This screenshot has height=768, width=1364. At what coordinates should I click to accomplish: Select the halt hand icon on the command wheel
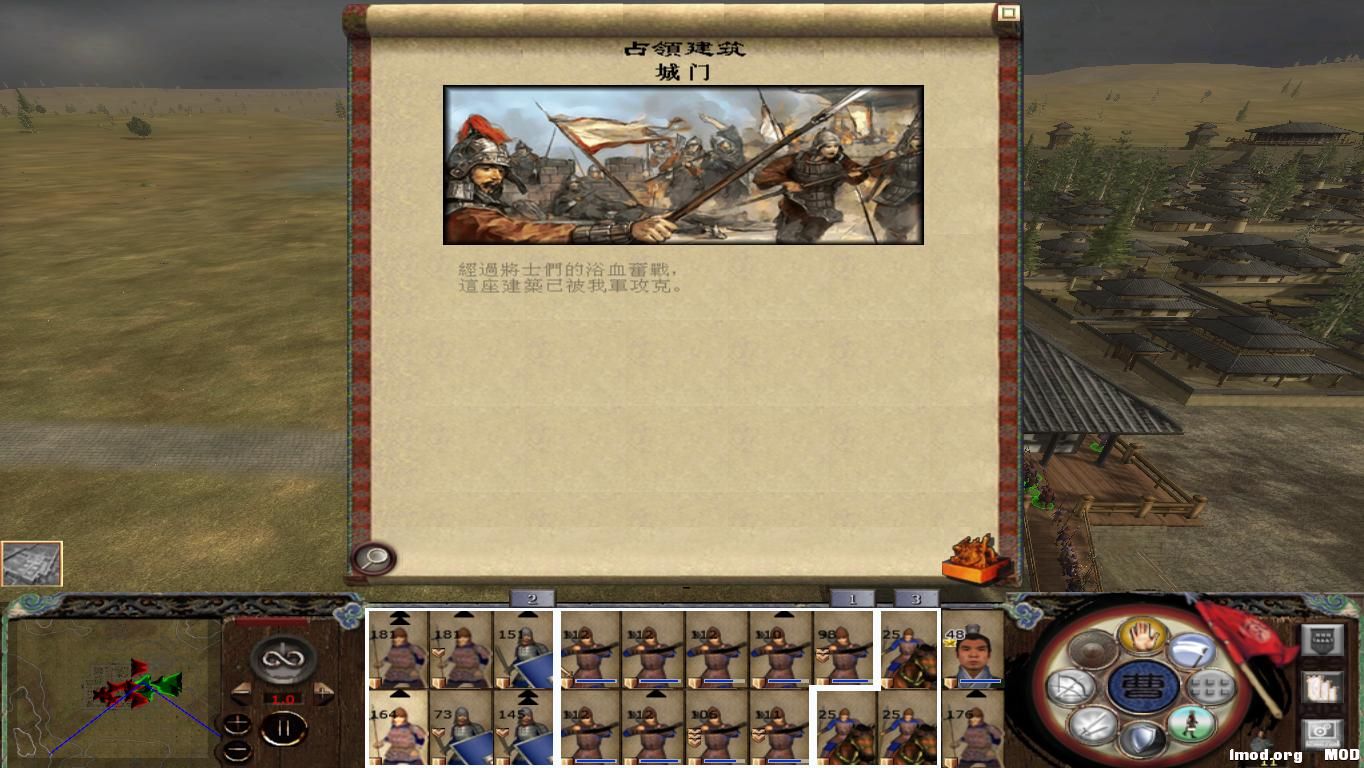(1144, 636)
